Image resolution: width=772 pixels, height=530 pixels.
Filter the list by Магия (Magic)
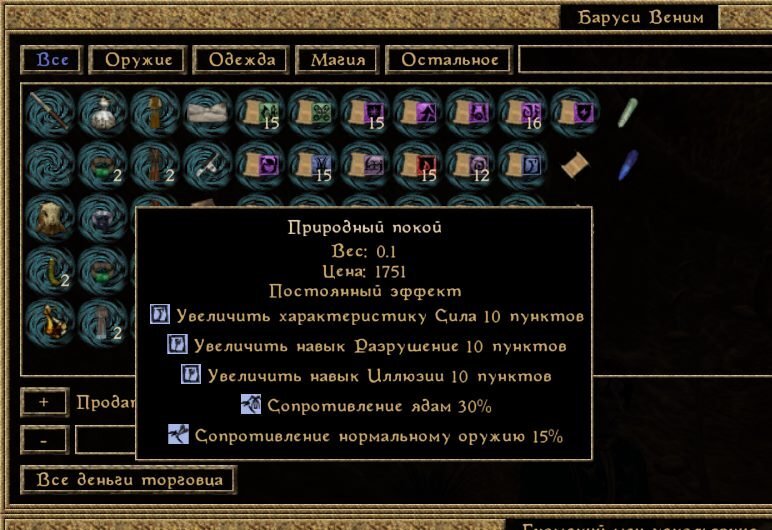(337, 60)
